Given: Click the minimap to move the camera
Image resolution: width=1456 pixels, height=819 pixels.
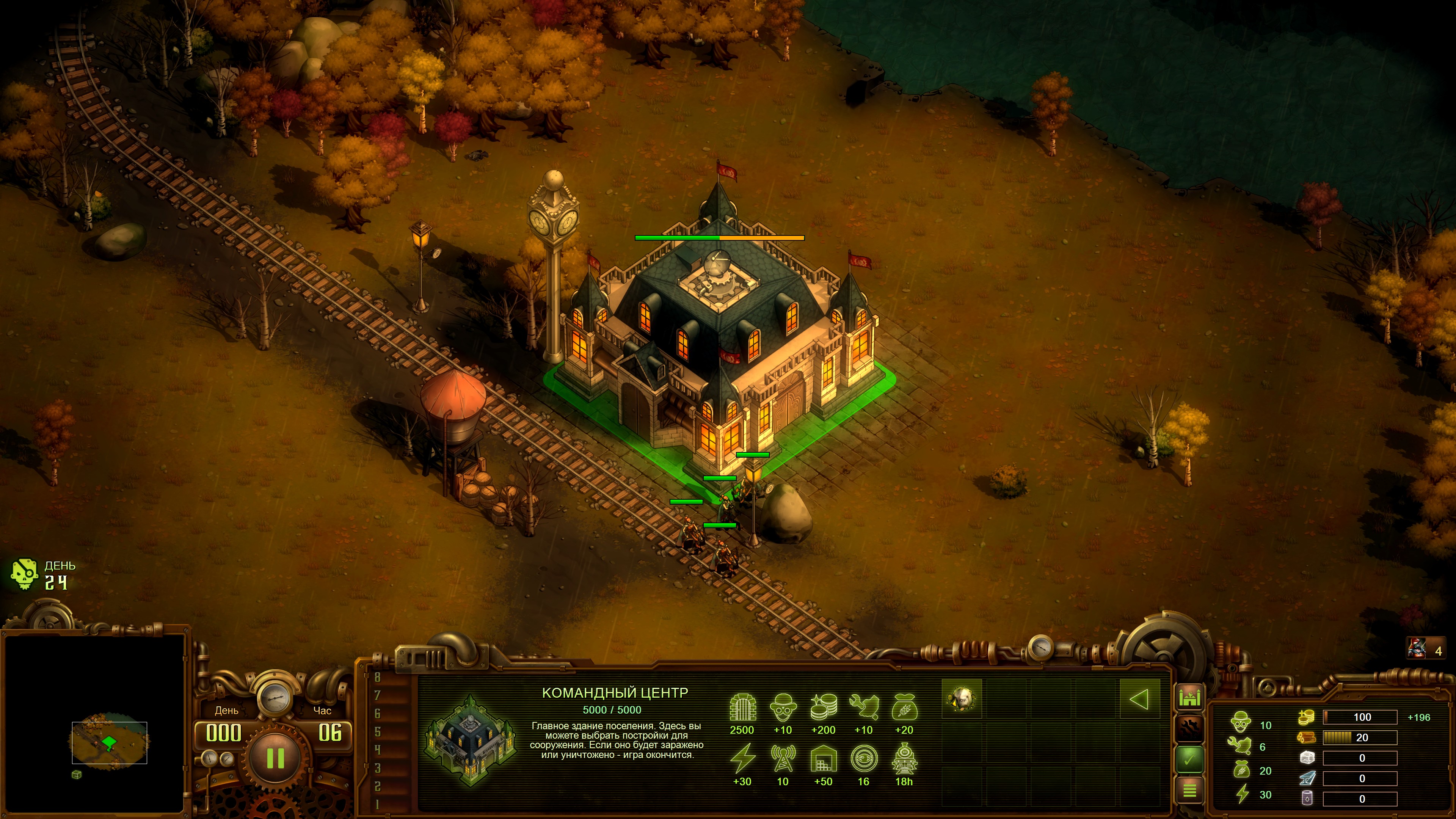Looking at the screenshot, I should click(109, 742).
